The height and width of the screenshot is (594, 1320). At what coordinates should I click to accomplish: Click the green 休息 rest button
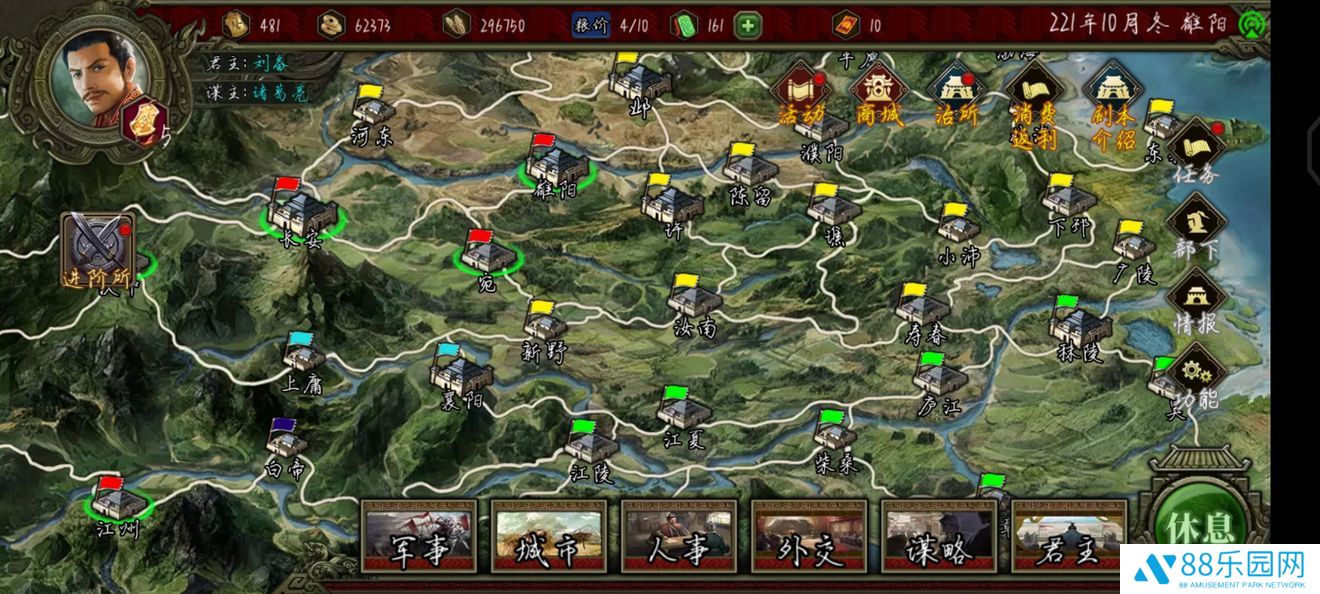[1200, 526]
